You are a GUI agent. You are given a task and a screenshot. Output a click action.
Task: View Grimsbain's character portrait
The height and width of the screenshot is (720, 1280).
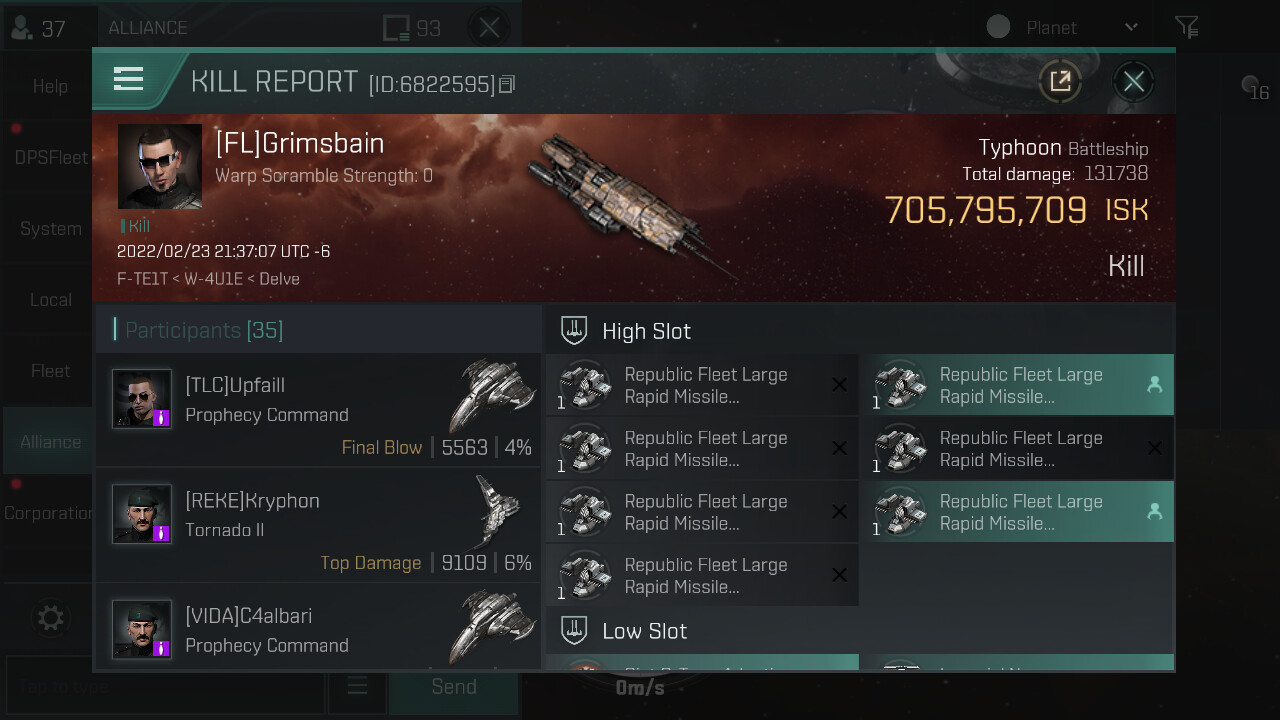coord(160,167)
